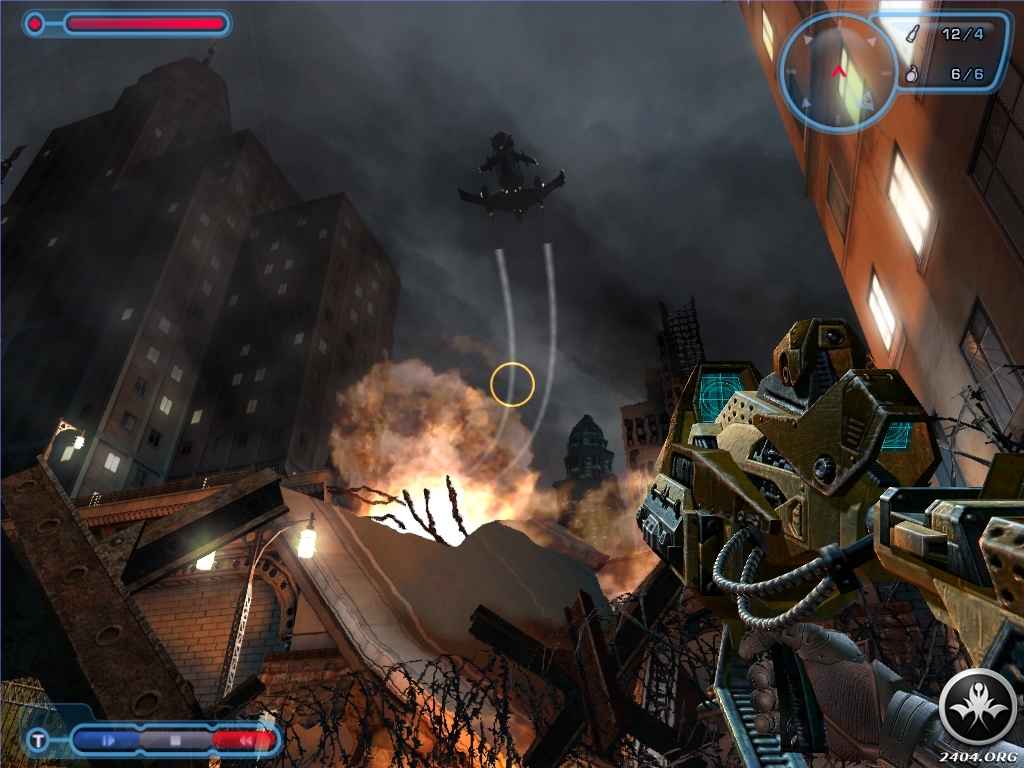Screen dimensions: 1024x768
Task: Select the slow-time segment on time bar
Action: pos(108,741)
